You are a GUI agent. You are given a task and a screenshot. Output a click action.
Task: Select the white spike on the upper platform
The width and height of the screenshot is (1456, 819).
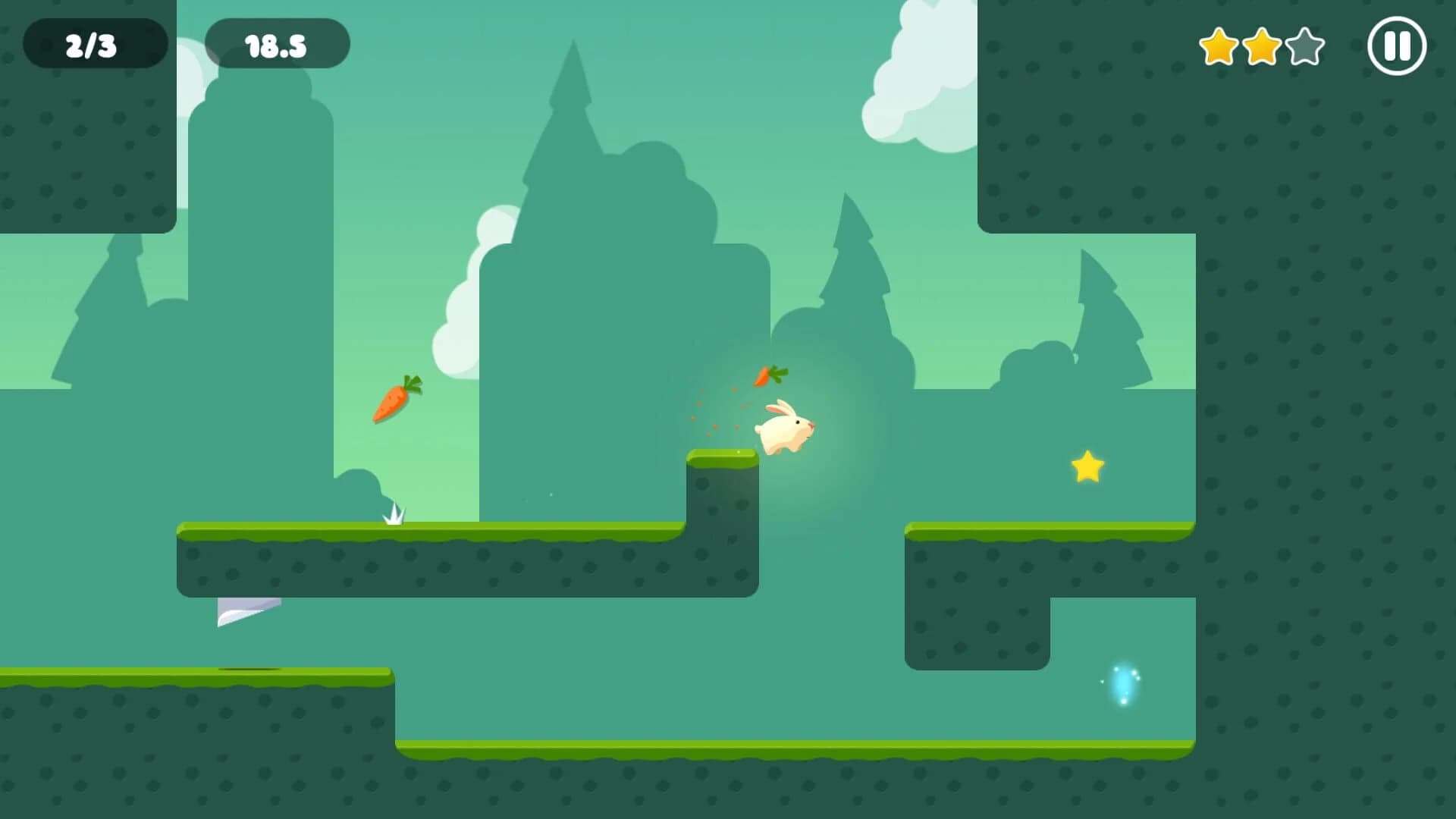coord(395,516)
